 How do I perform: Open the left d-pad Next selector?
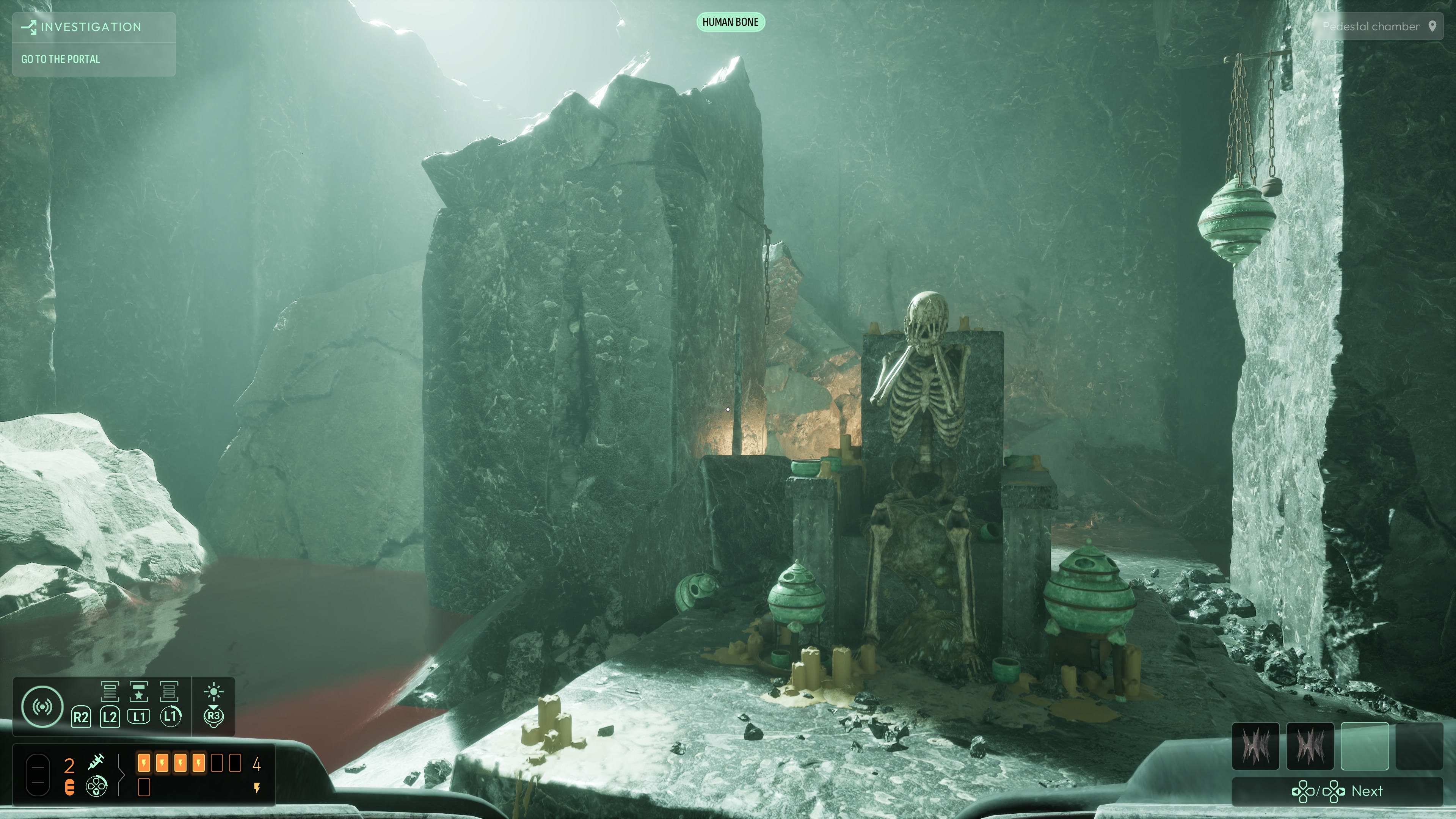tap(1304, 792)
